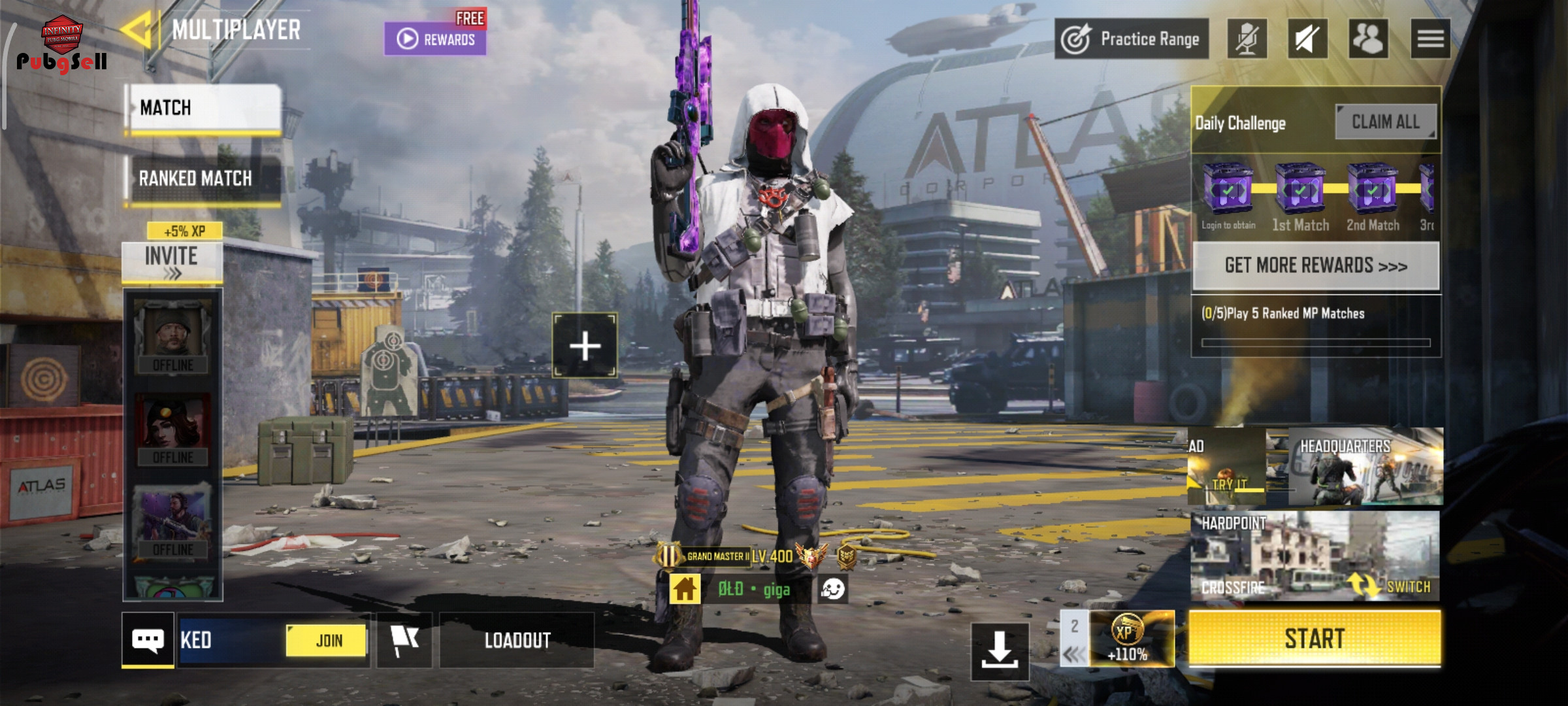
Task: Open the hamburger menu
Action: click(x=1430, y=39)
